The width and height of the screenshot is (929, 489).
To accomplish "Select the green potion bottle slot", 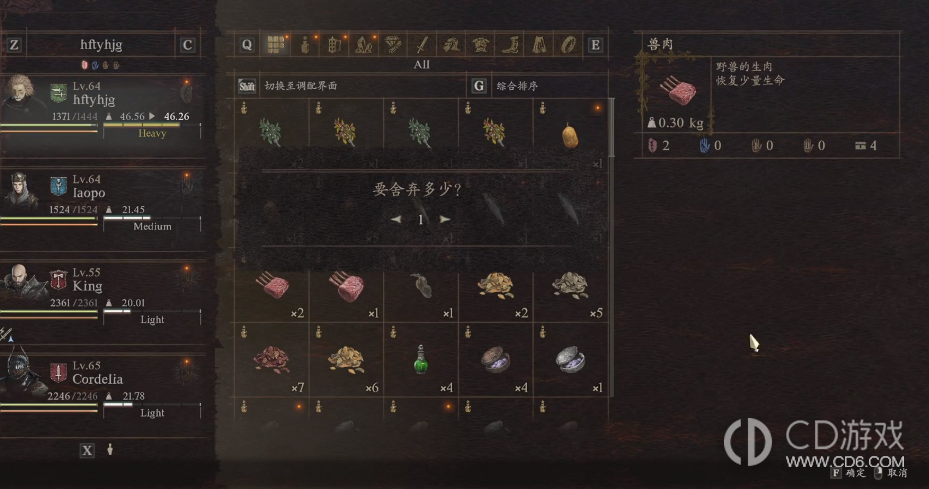I will 421,359.
